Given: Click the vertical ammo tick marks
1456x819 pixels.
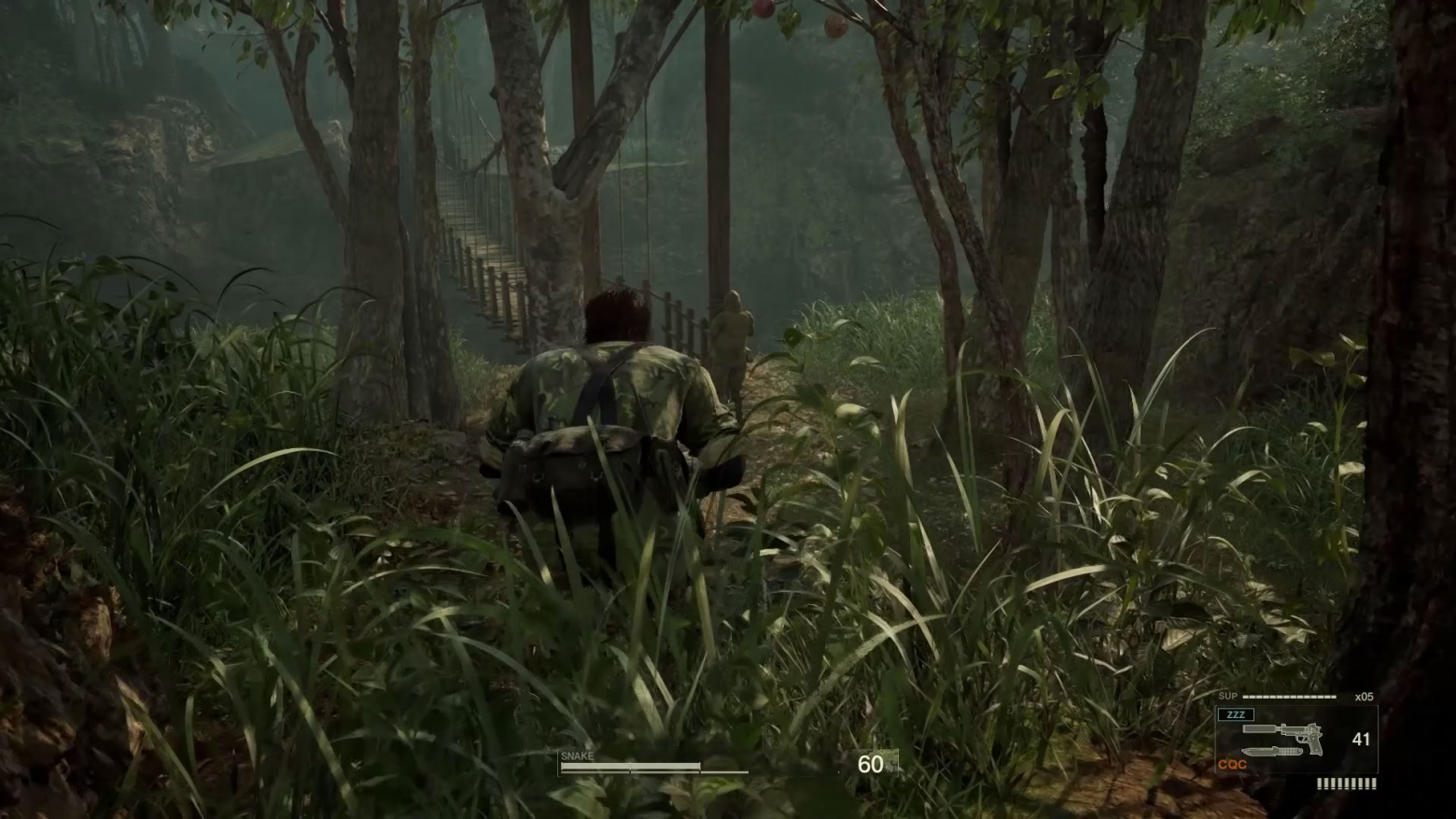Looking at the screenshot, I should [x=1346, y=783].
